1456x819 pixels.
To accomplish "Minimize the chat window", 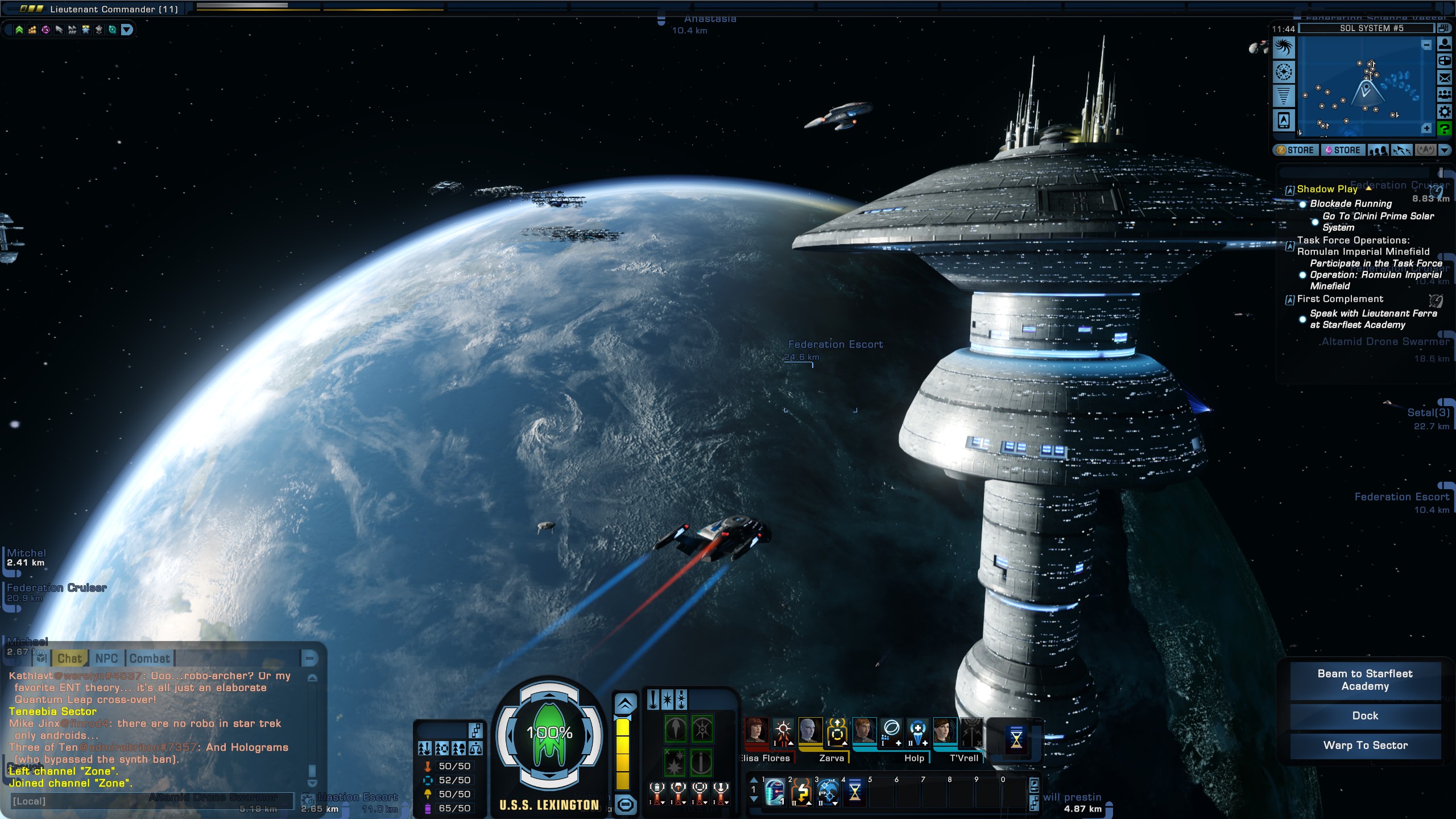I will [309, 659].
